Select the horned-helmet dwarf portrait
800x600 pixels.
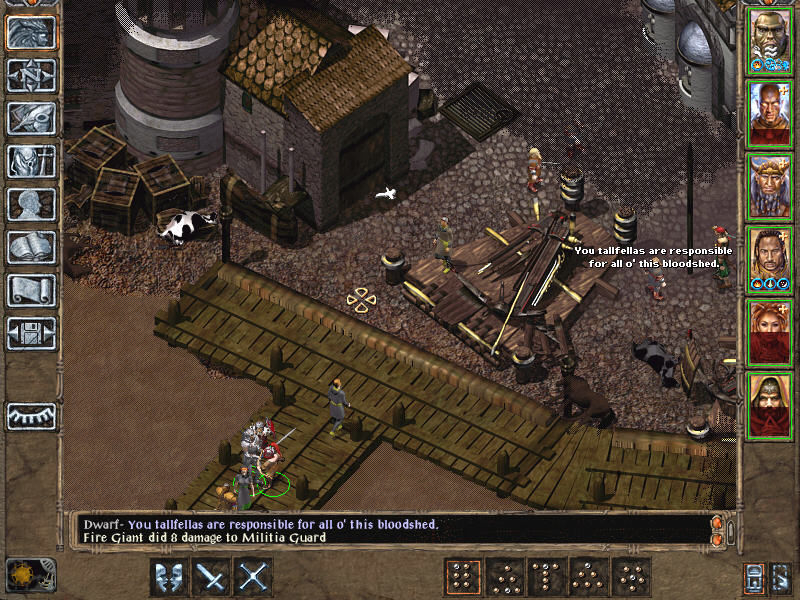coord(770,186)
